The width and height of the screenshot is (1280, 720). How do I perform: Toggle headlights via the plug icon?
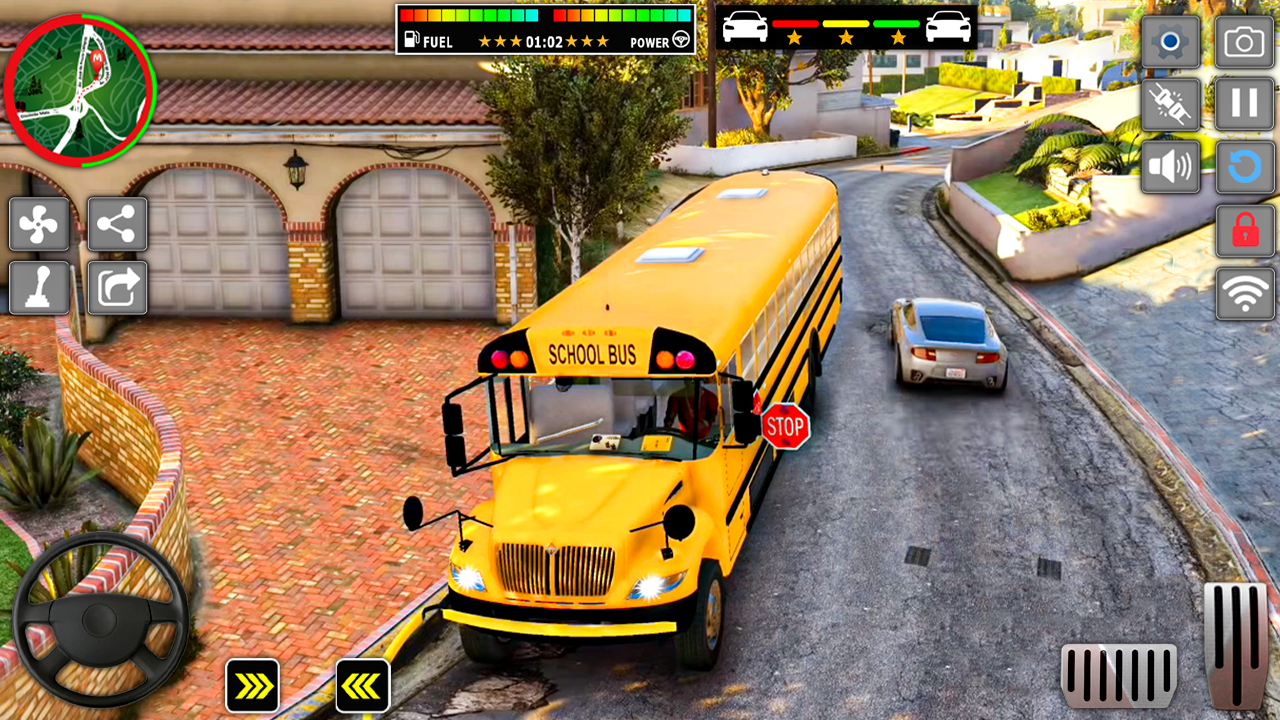[1171, 105]
